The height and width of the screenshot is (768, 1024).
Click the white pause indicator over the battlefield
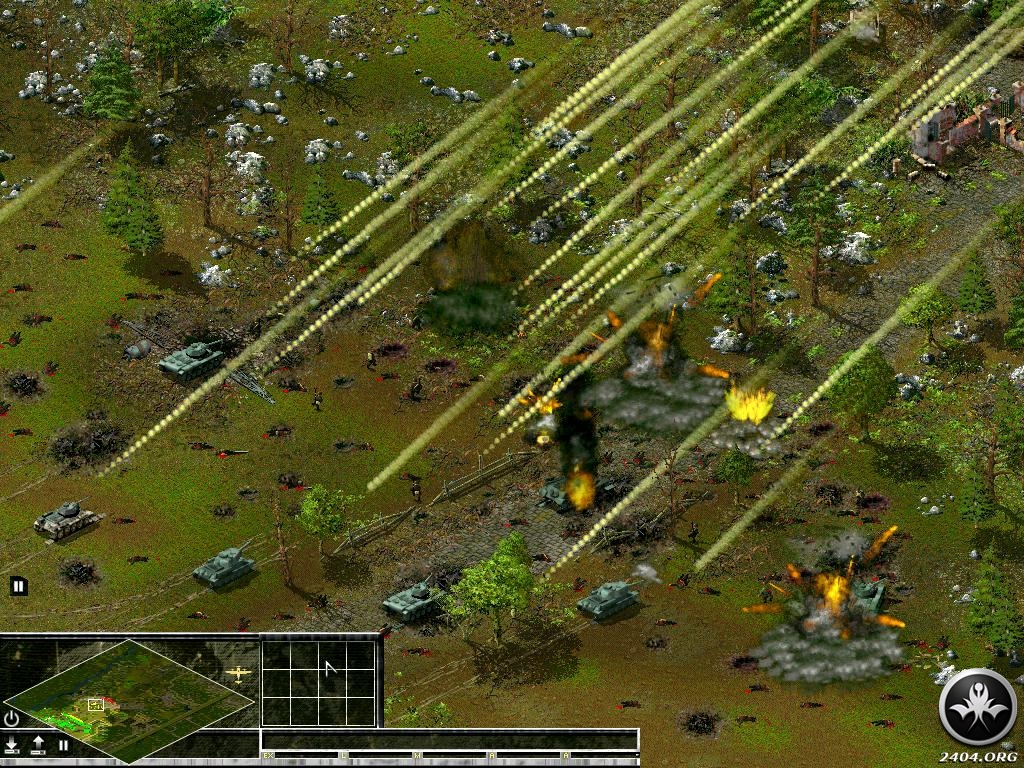[x=18, y=586]
